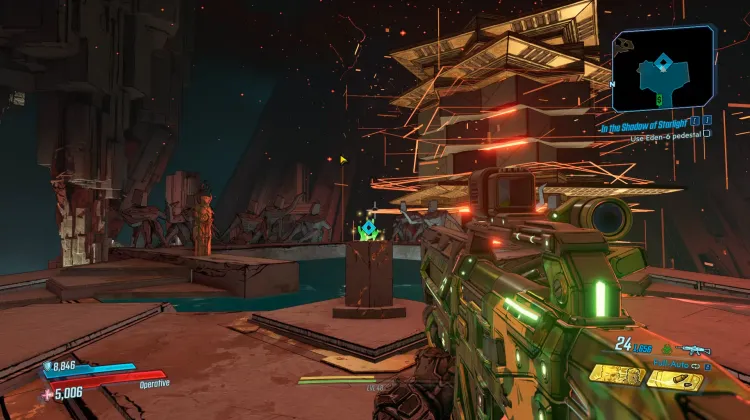Select the green grenade icon
This screenshot has width=750, height=420.
(x=665, y=349)
